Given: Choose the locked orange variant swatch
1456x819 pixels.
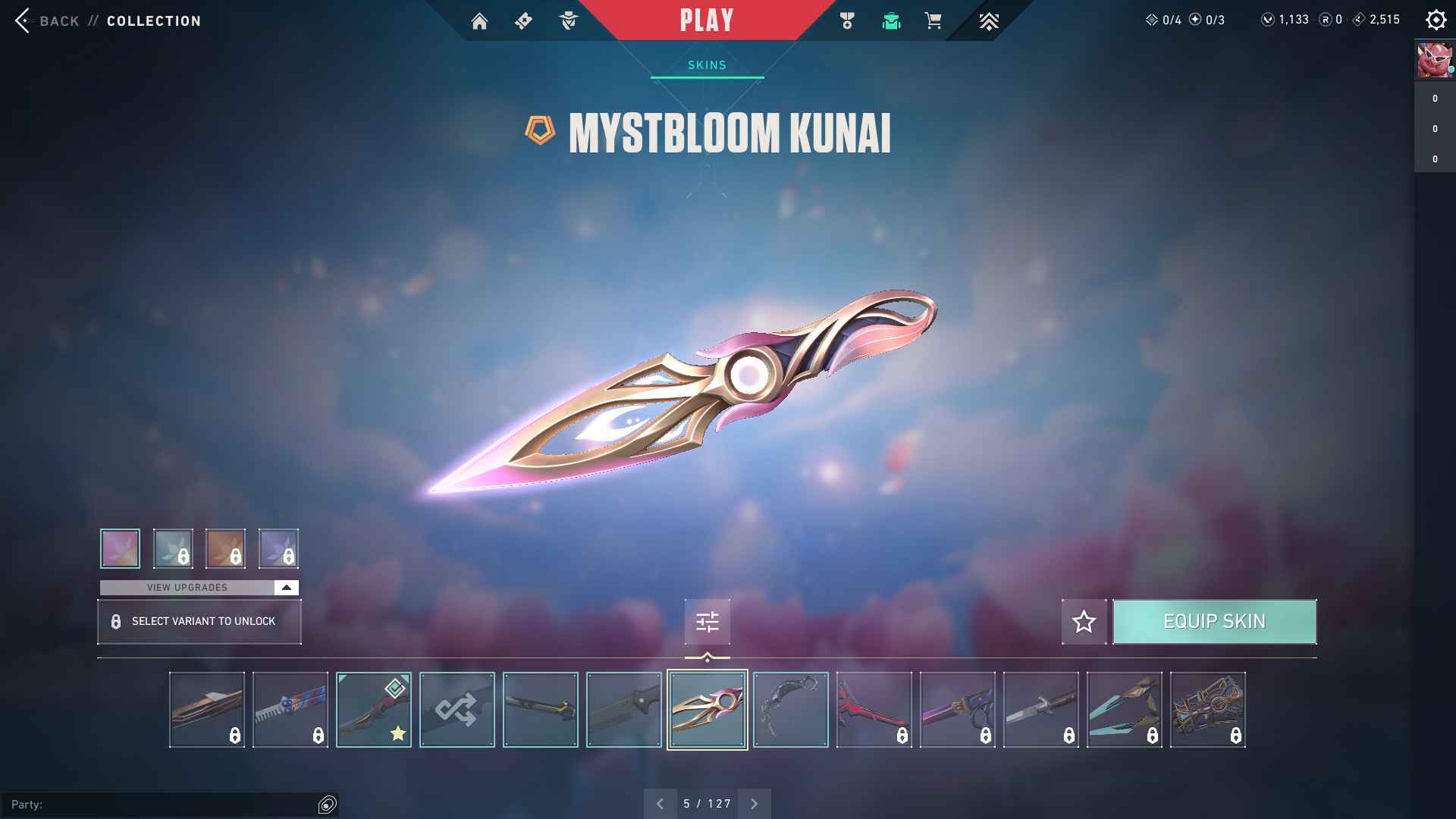Looking at the screenshot, I should point(225,548).
